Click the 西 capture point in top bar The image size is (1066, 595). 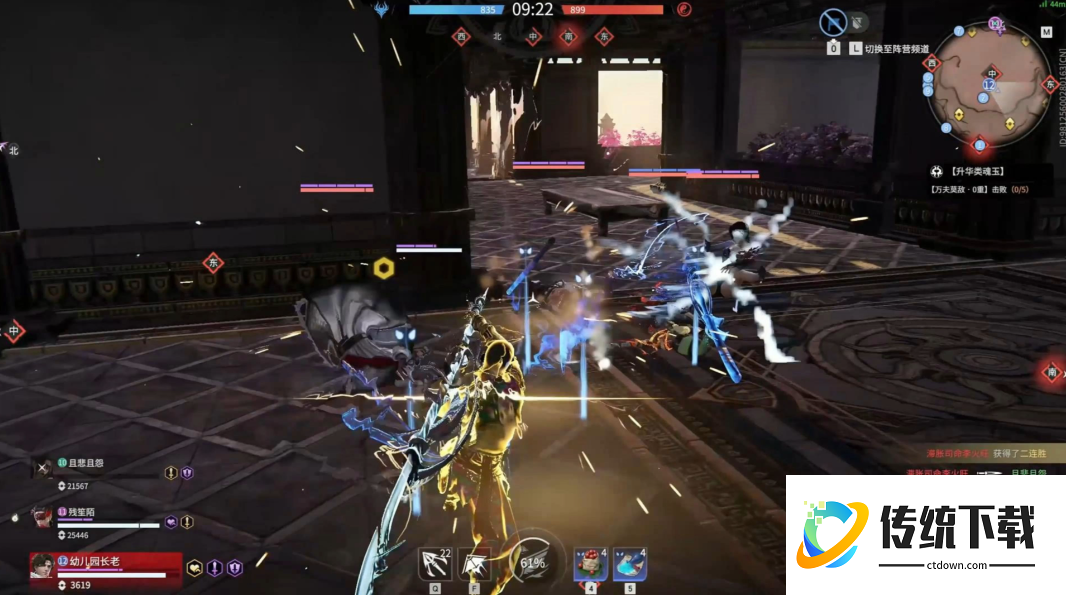461,36
